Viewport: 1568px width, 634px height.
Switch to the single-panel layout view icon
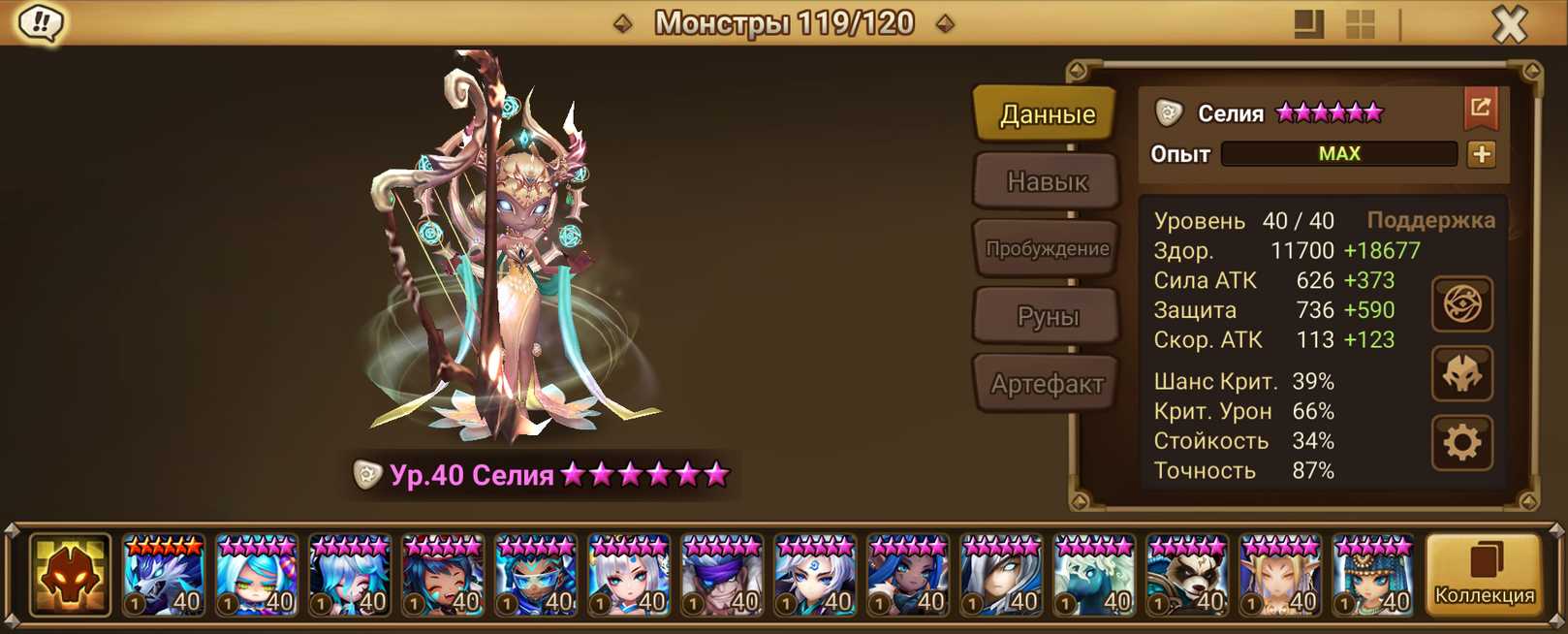click(x=1308, y=24)
